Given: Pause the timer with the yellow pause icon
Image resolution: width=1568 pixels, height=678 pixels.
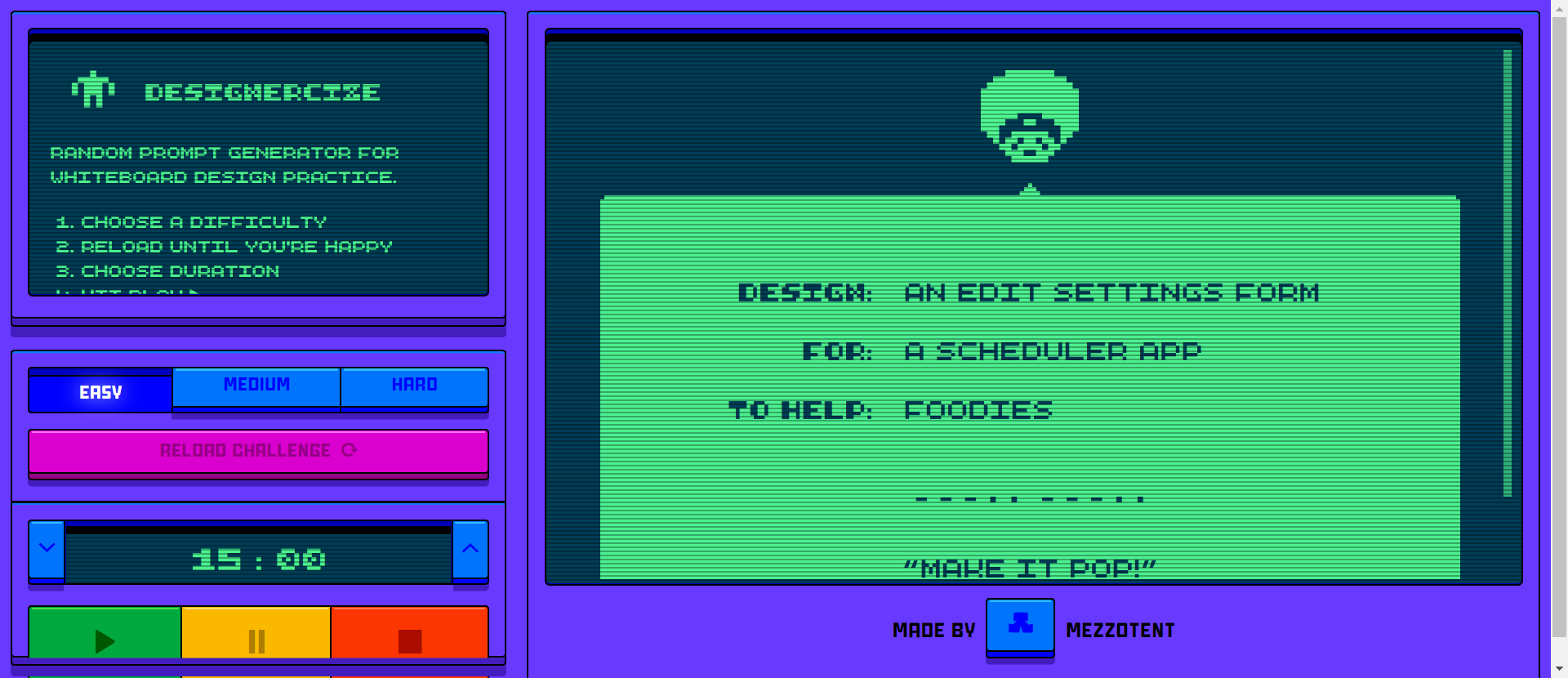Looking at the screenshot, I should (256, 641).
